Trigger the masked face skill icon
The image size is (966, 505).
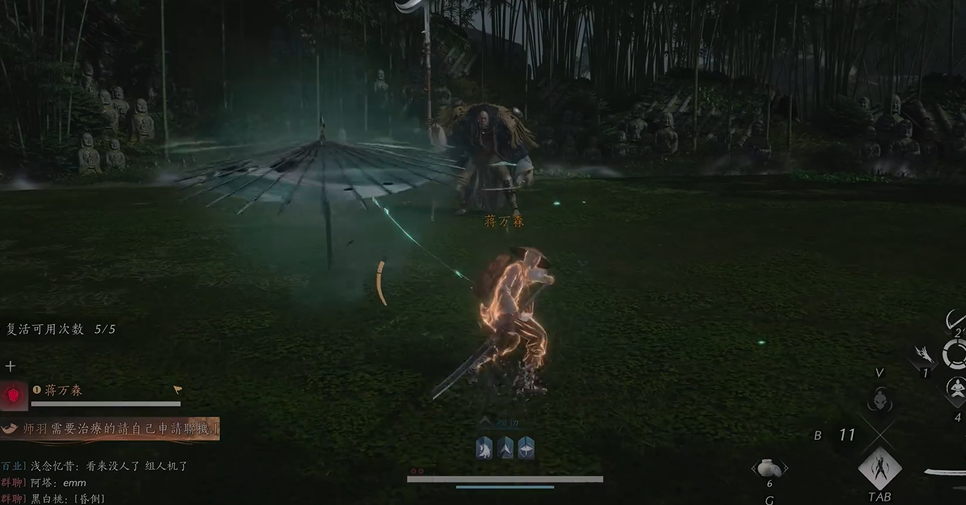click(879, 400)
